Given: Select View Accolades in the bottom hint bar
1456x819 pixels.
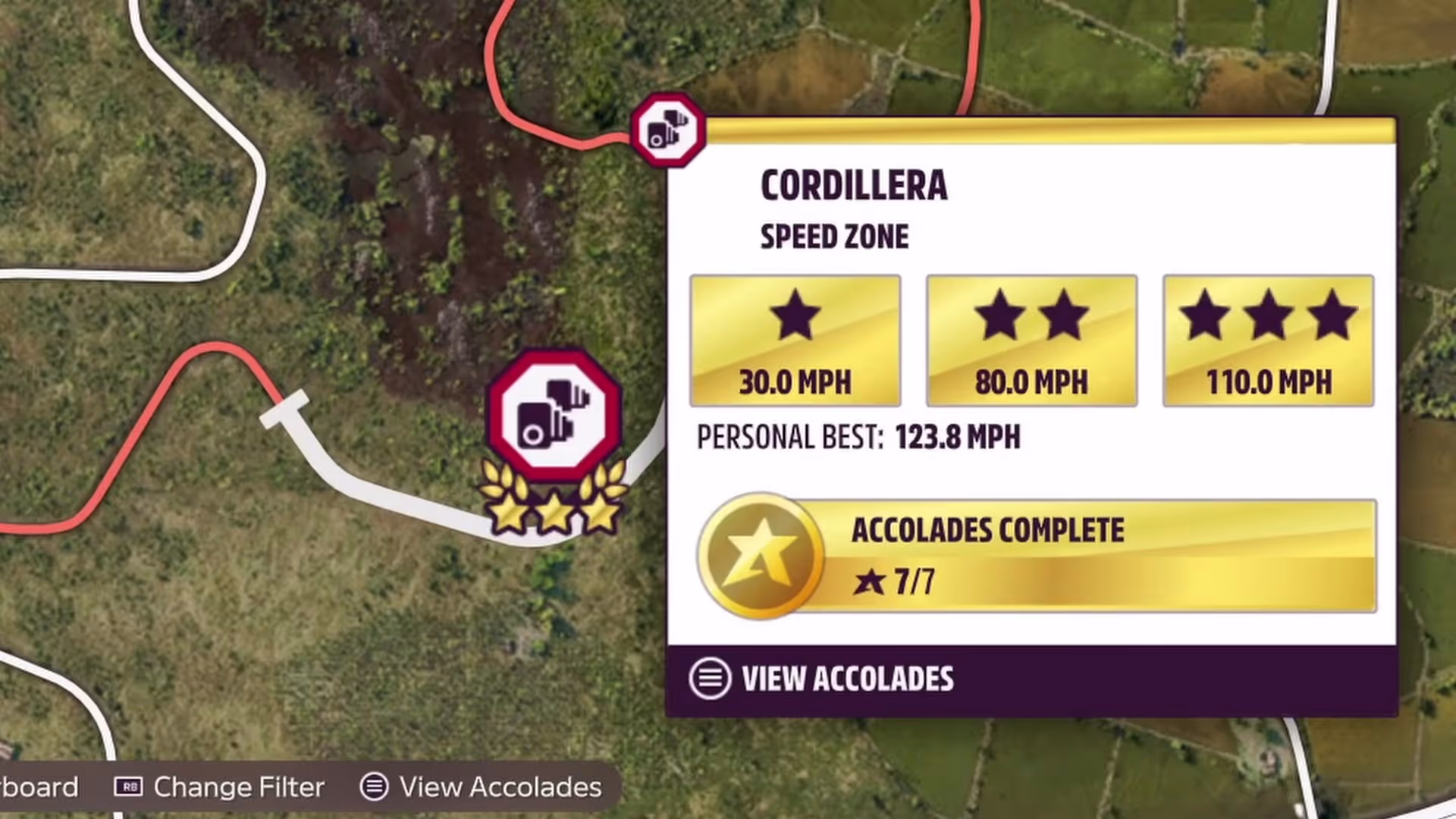Looking at the screenshot, I should click(481, 787).
